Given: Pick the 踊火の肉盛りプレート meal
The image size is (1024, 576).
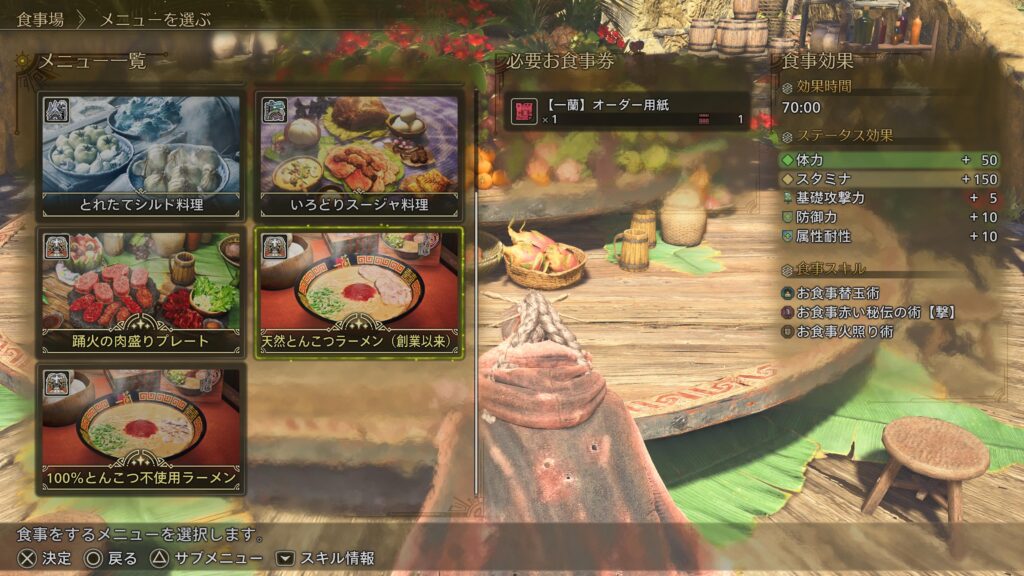Looking at the screenshot, I should (x=140, y=292).
